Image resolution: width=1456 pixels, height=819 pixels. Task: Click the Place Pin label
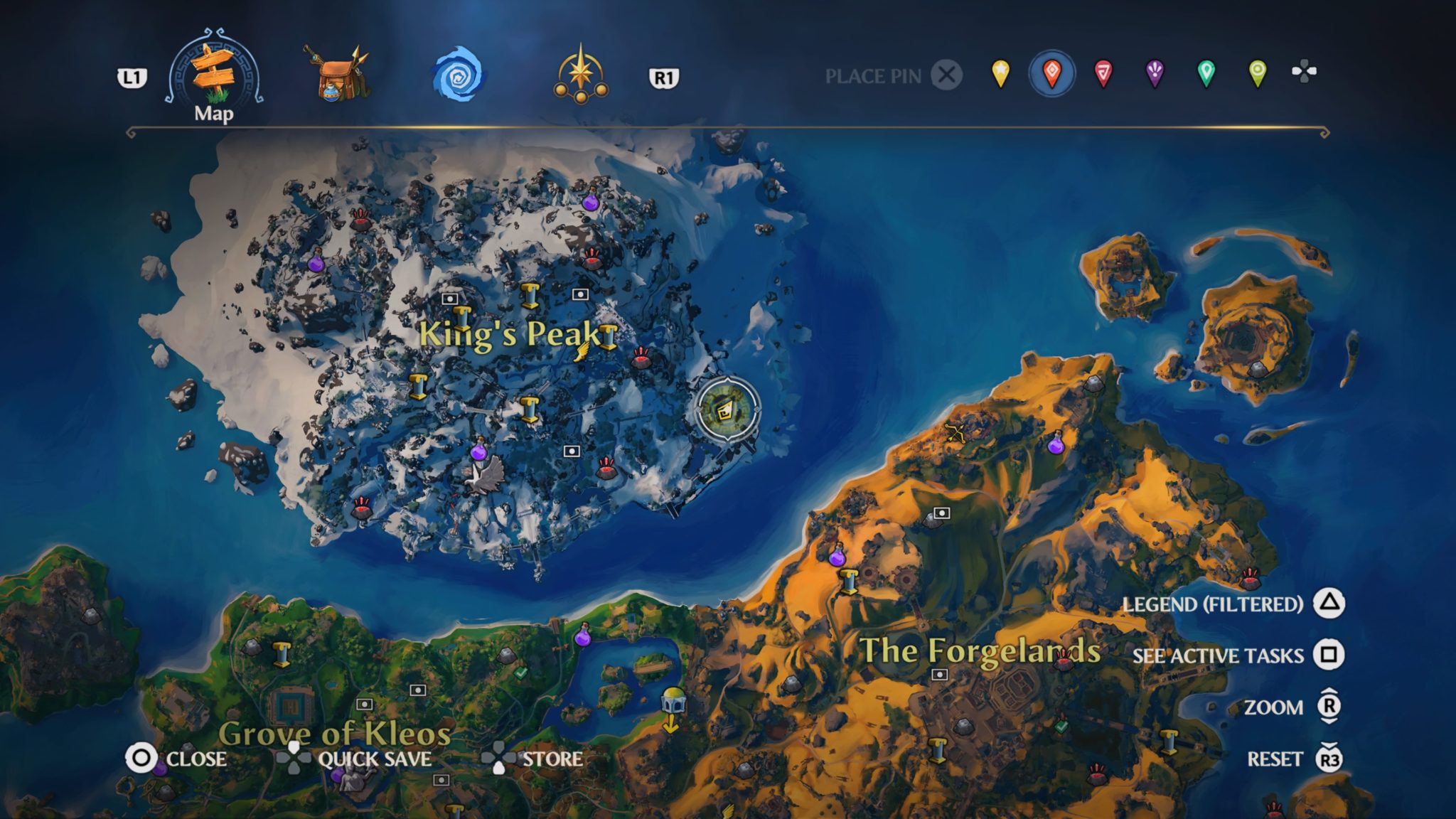[872, 76]
